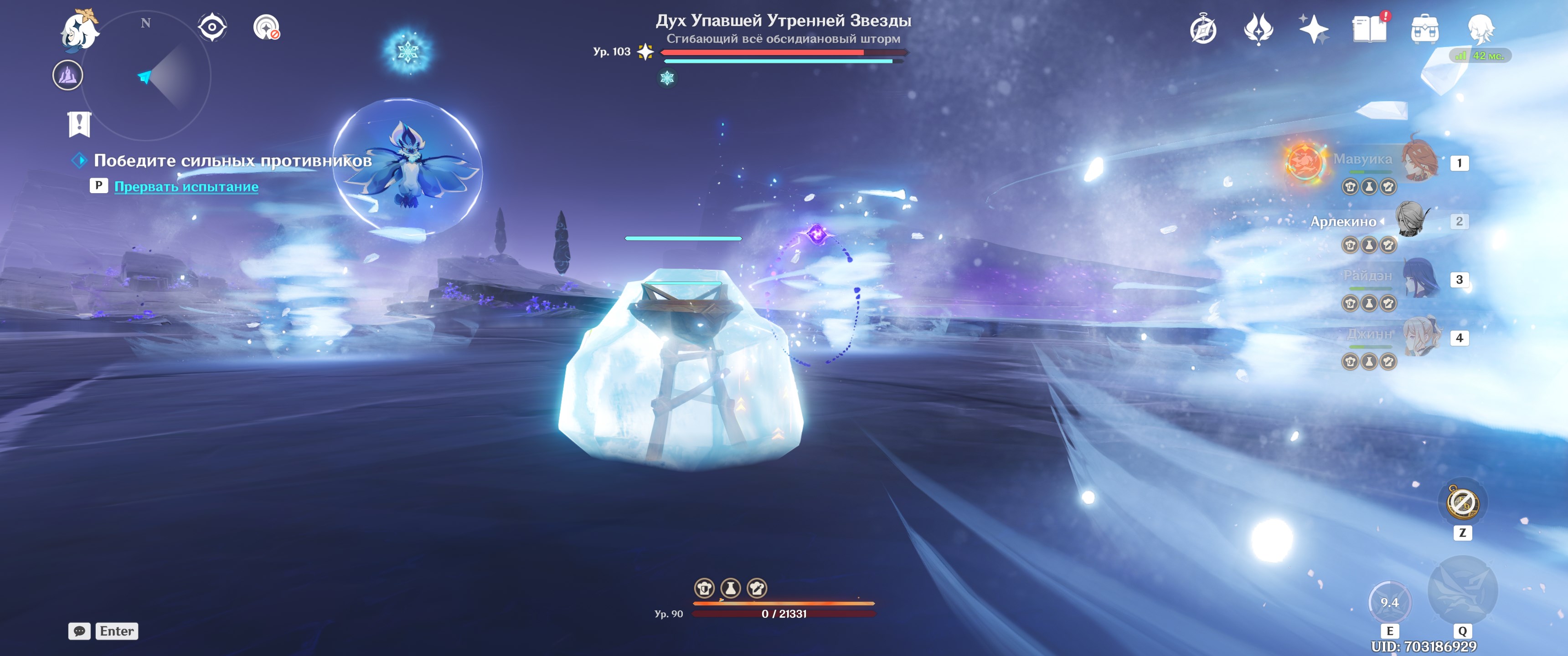Click the "Прервать испытание" link
The width and height of the screenshot is (1568, 656).
coord(186,187)
